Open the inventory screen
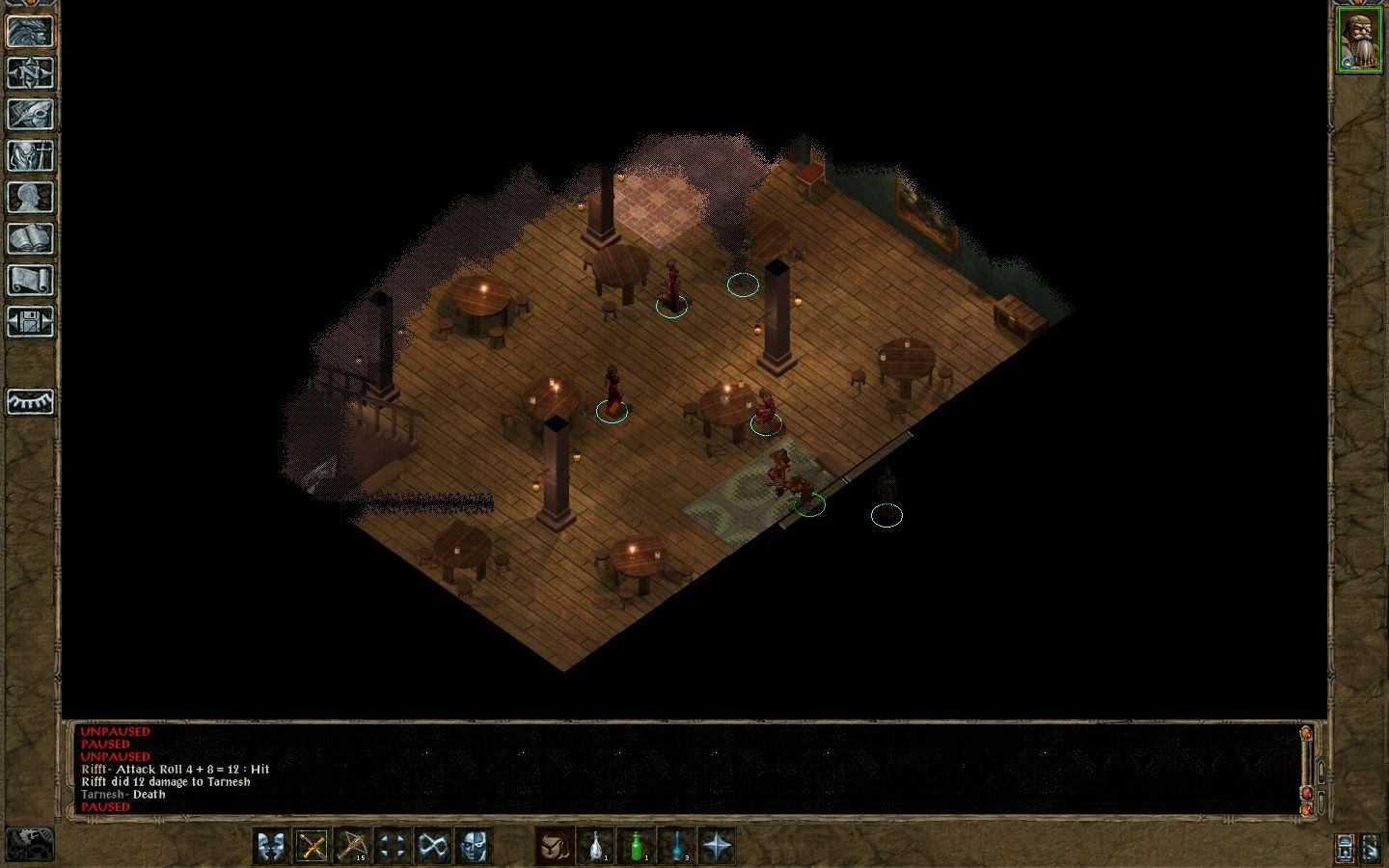Viewport: 1389px width, 868px height. click(x=30, y=155)
